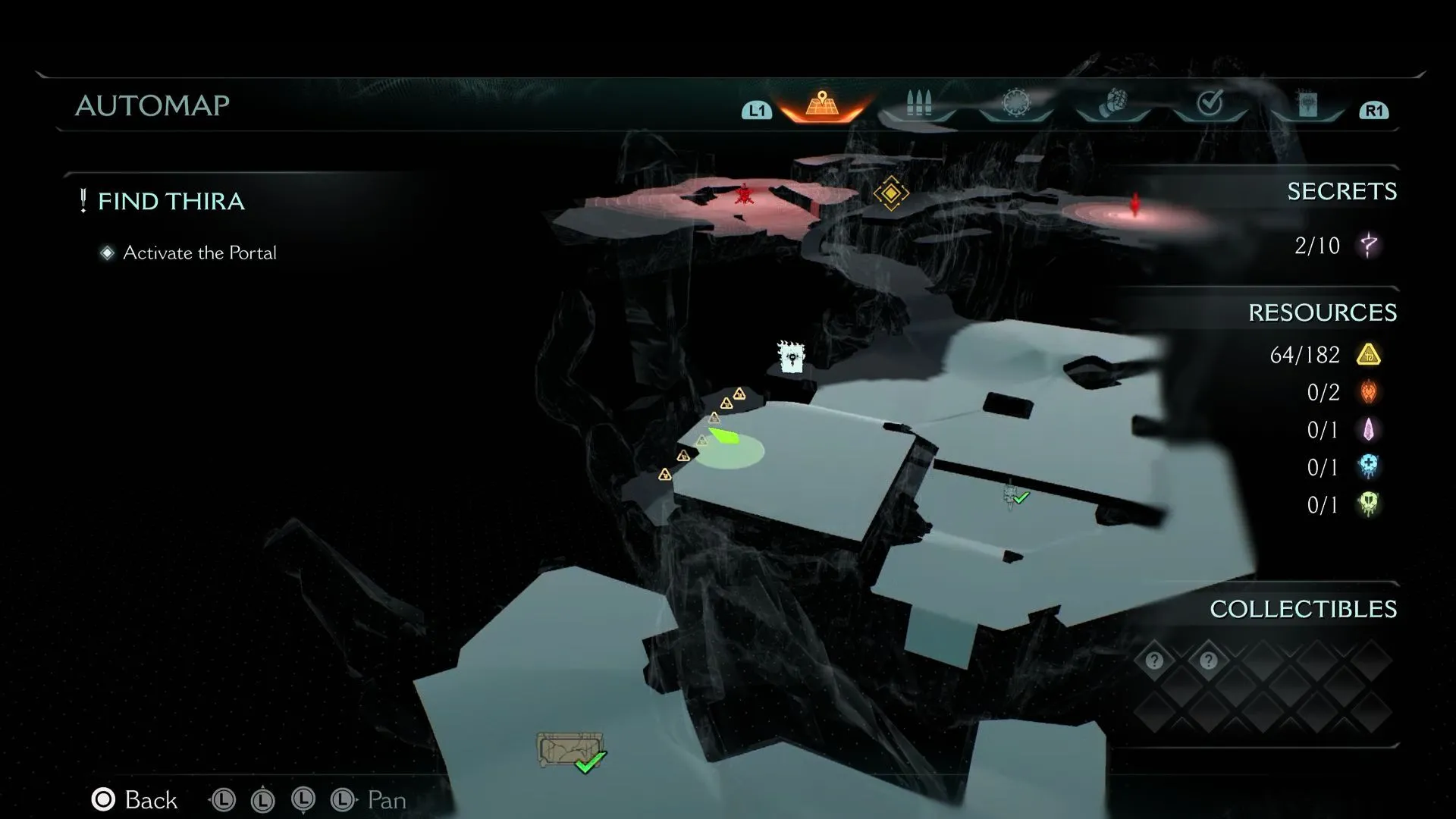Switch to the gauntlet fist tab
Screen dimensions: 1456x819
pyautogui.click(x=1112, y=103)
